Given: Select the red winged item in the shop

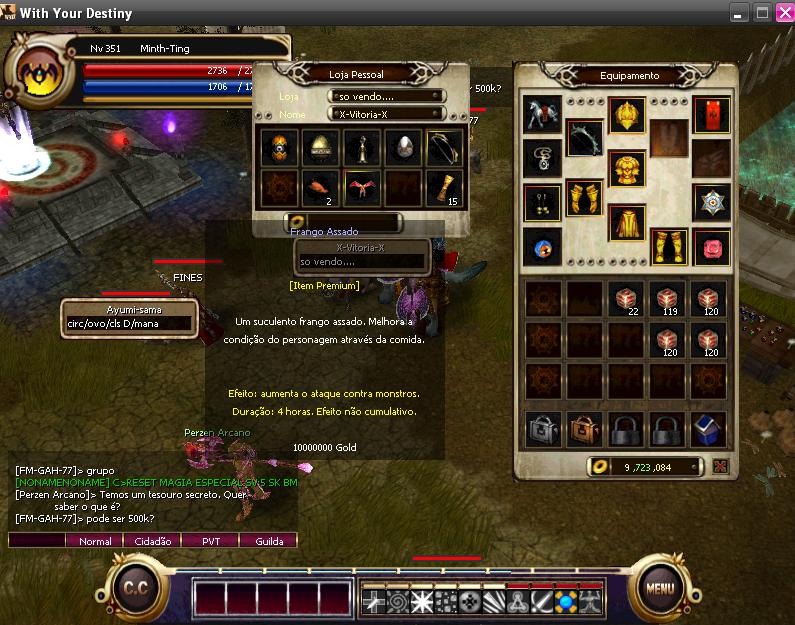Looking at the screenshot, I should [x=359, y=186].
